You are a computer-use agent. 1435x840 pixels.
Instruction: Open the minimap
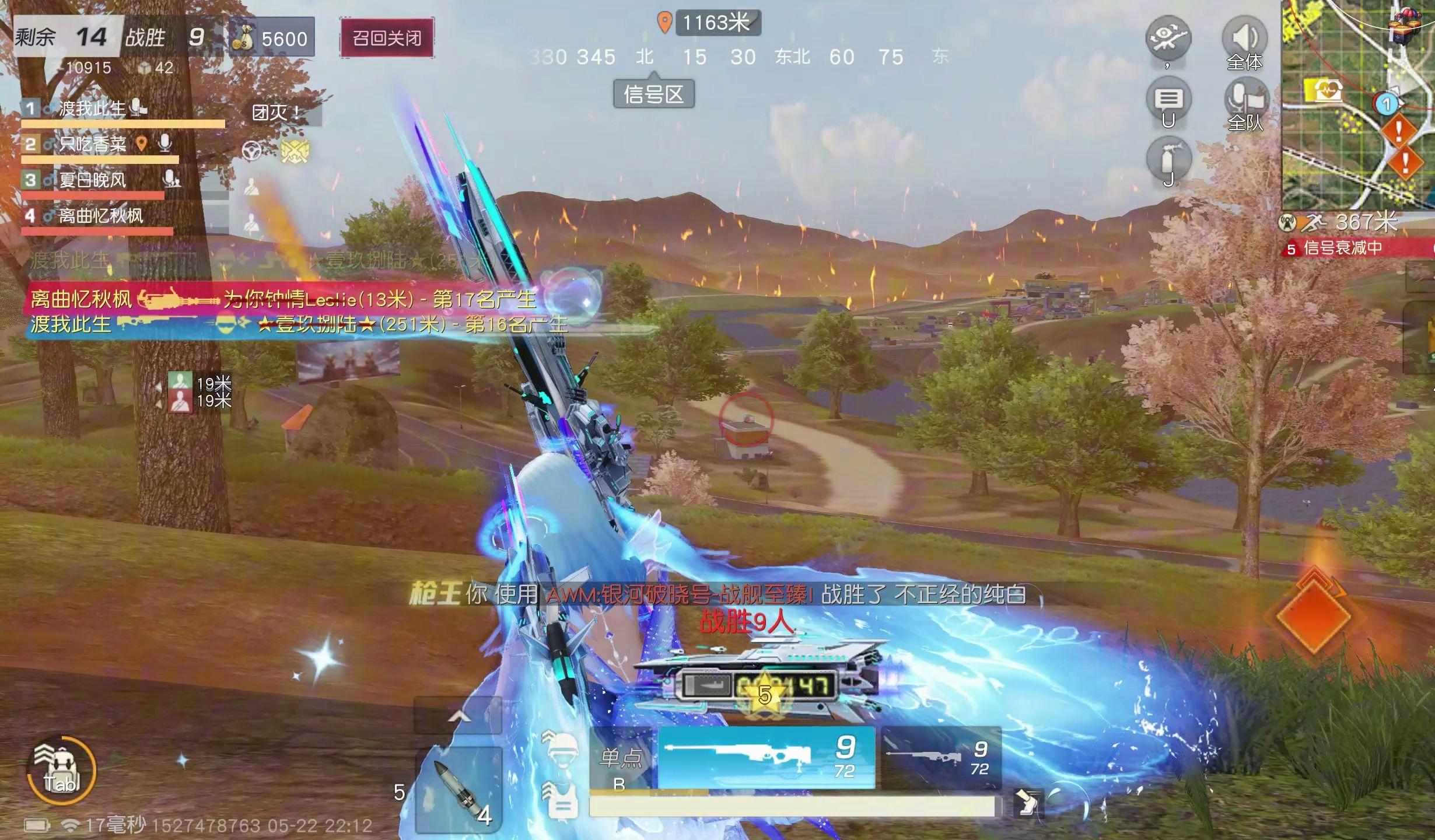point(1357,105)
